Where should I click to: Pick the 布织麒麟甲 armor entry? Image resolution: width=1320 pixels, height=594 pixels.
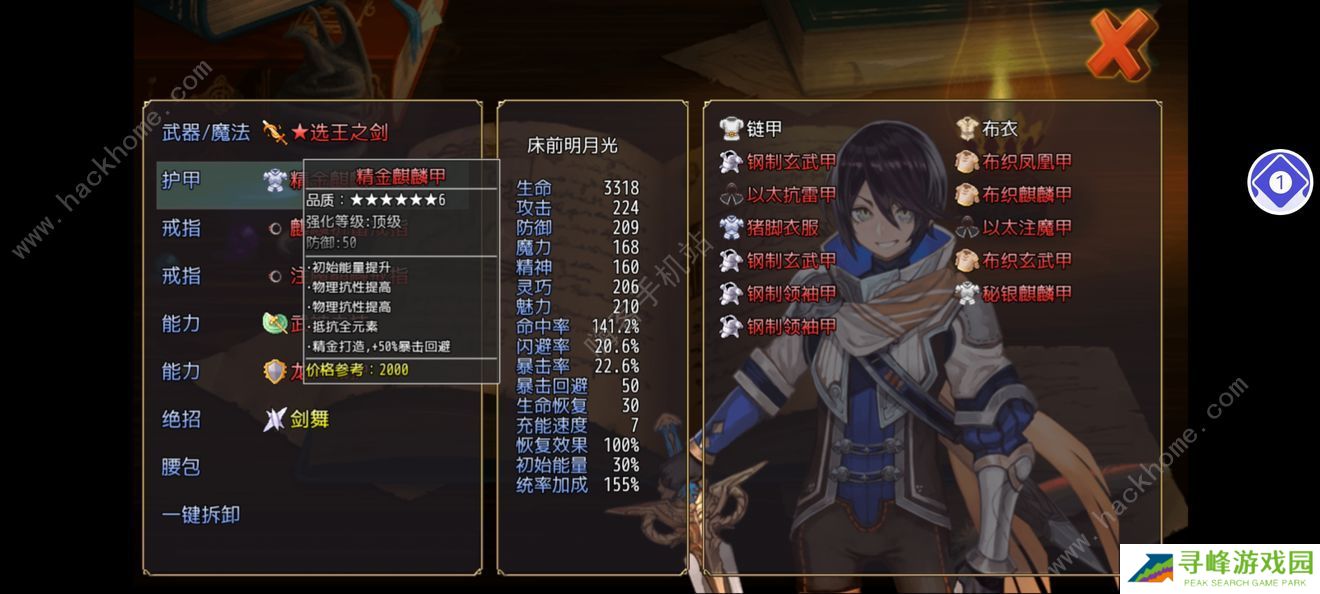click(x=1027, y=195)
